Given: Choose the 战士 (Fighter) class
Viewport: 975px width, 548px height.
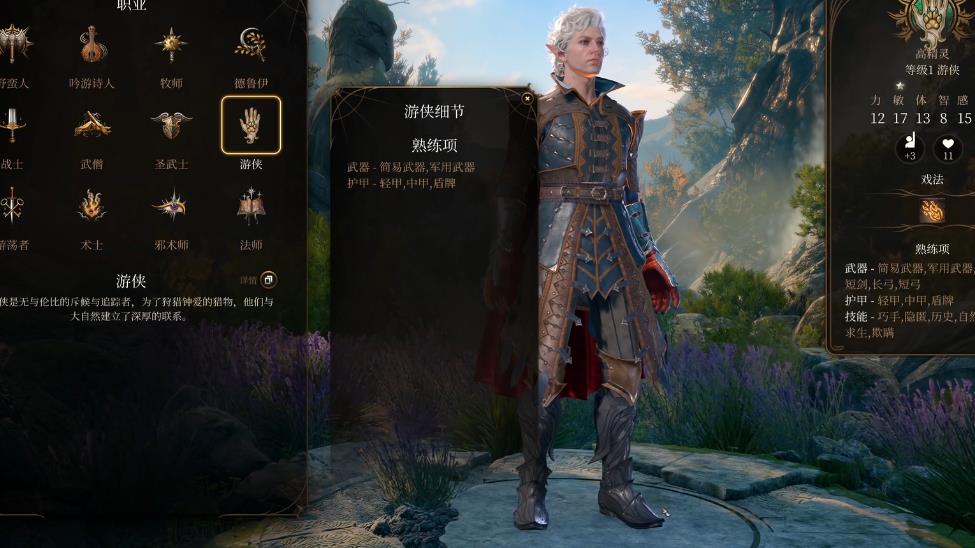Looking at the screenshot, I should pos(14,125).
